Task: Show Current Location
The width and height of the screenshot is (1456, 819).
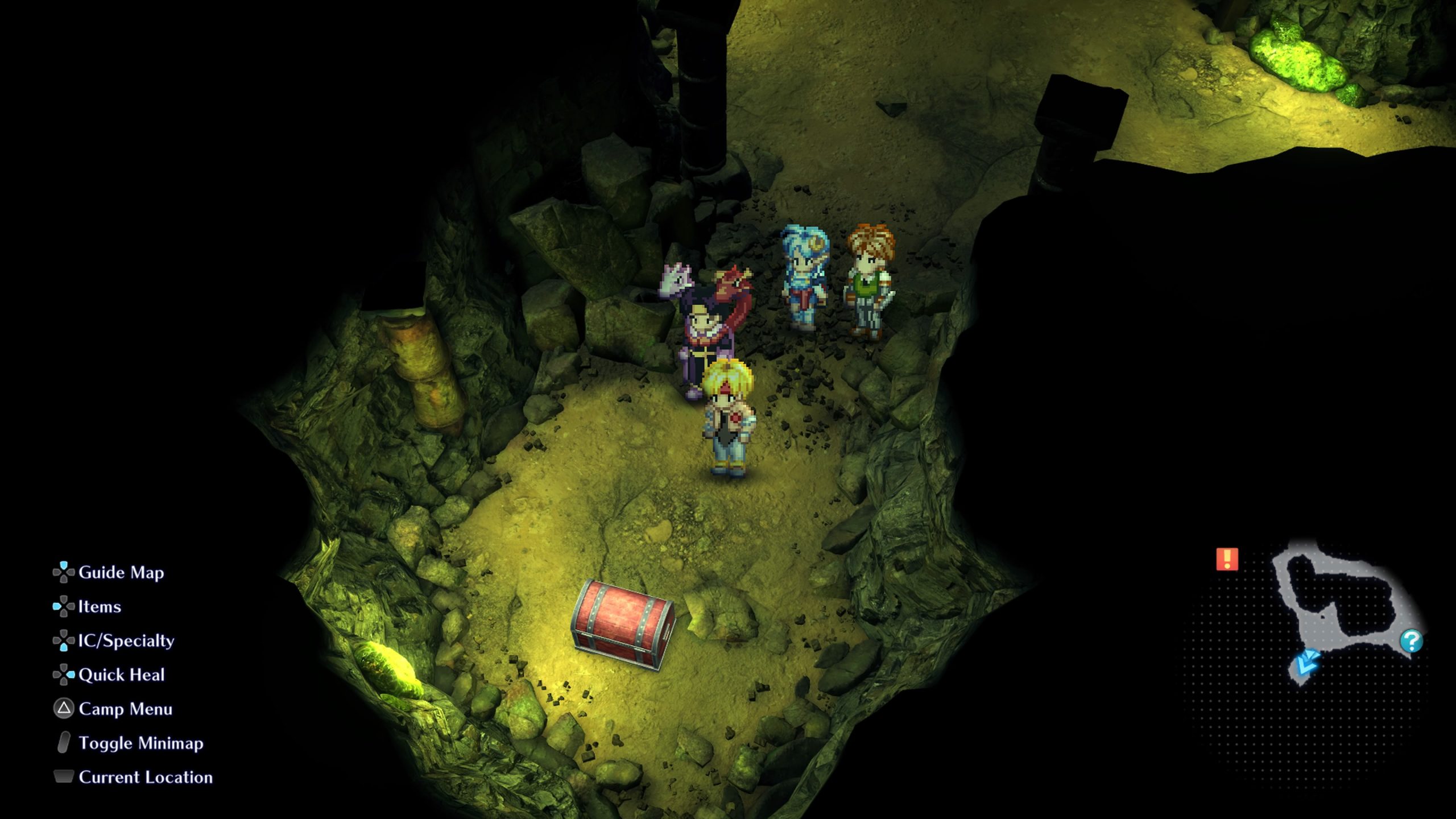Action: coord(145,777)
